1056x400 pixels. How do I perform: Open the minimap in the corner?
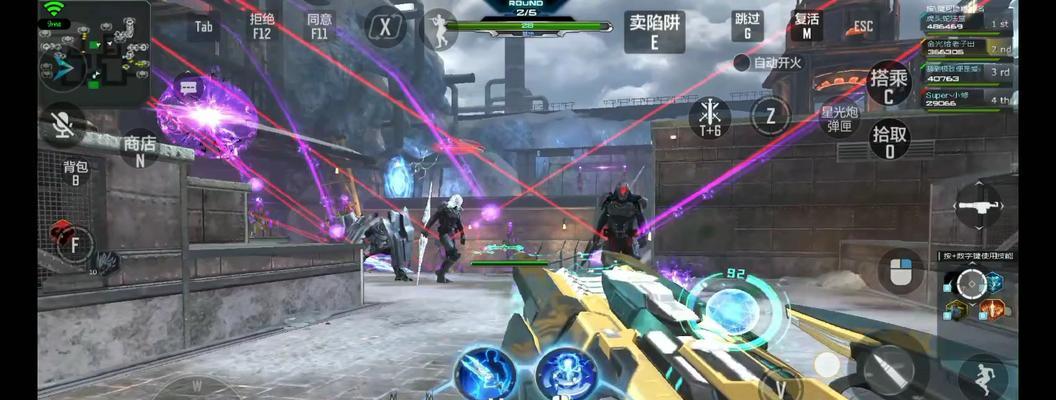click(x=94, y=55)
